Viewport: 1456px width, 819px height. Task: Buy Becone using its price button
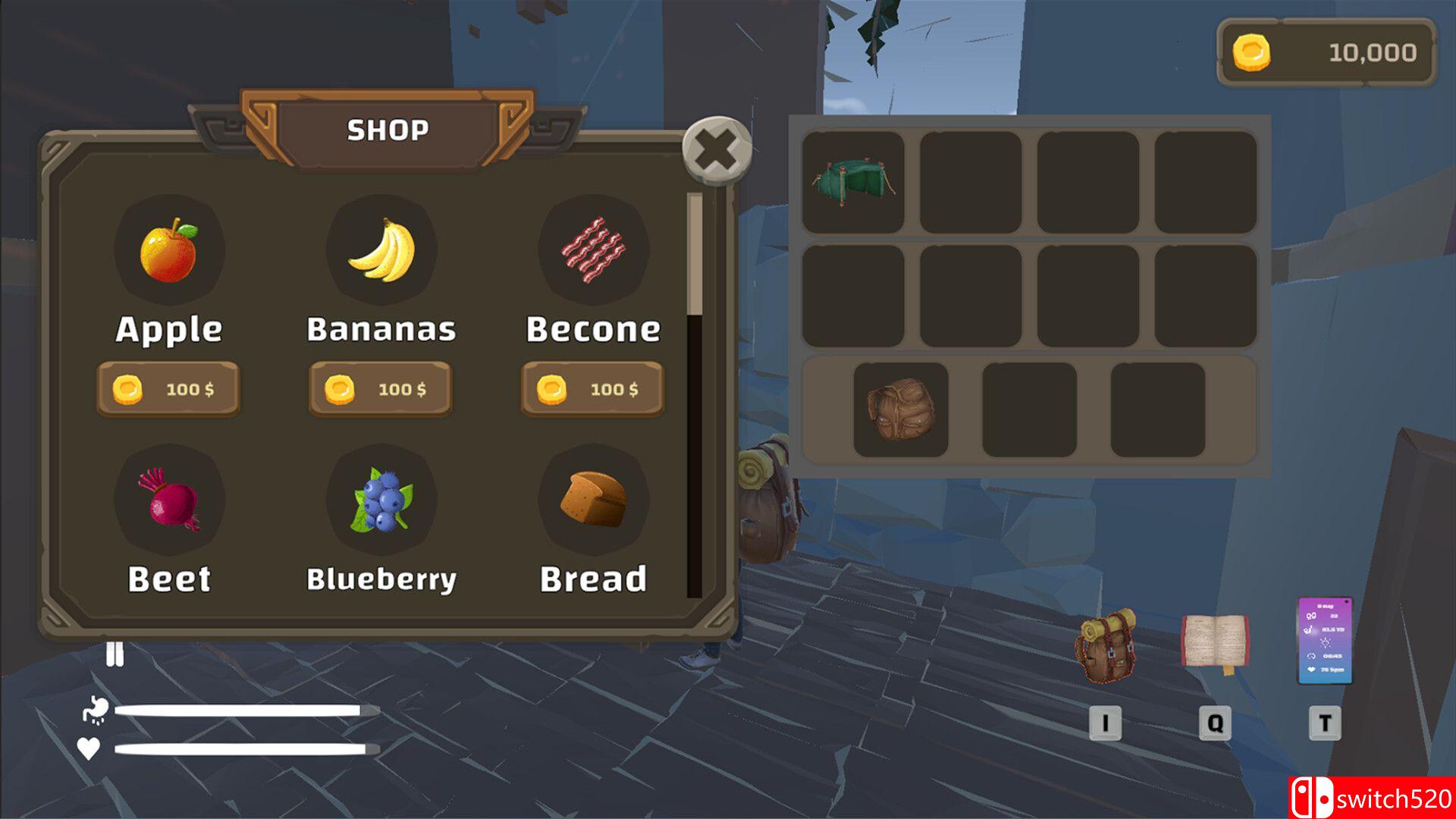click(592, 389)
